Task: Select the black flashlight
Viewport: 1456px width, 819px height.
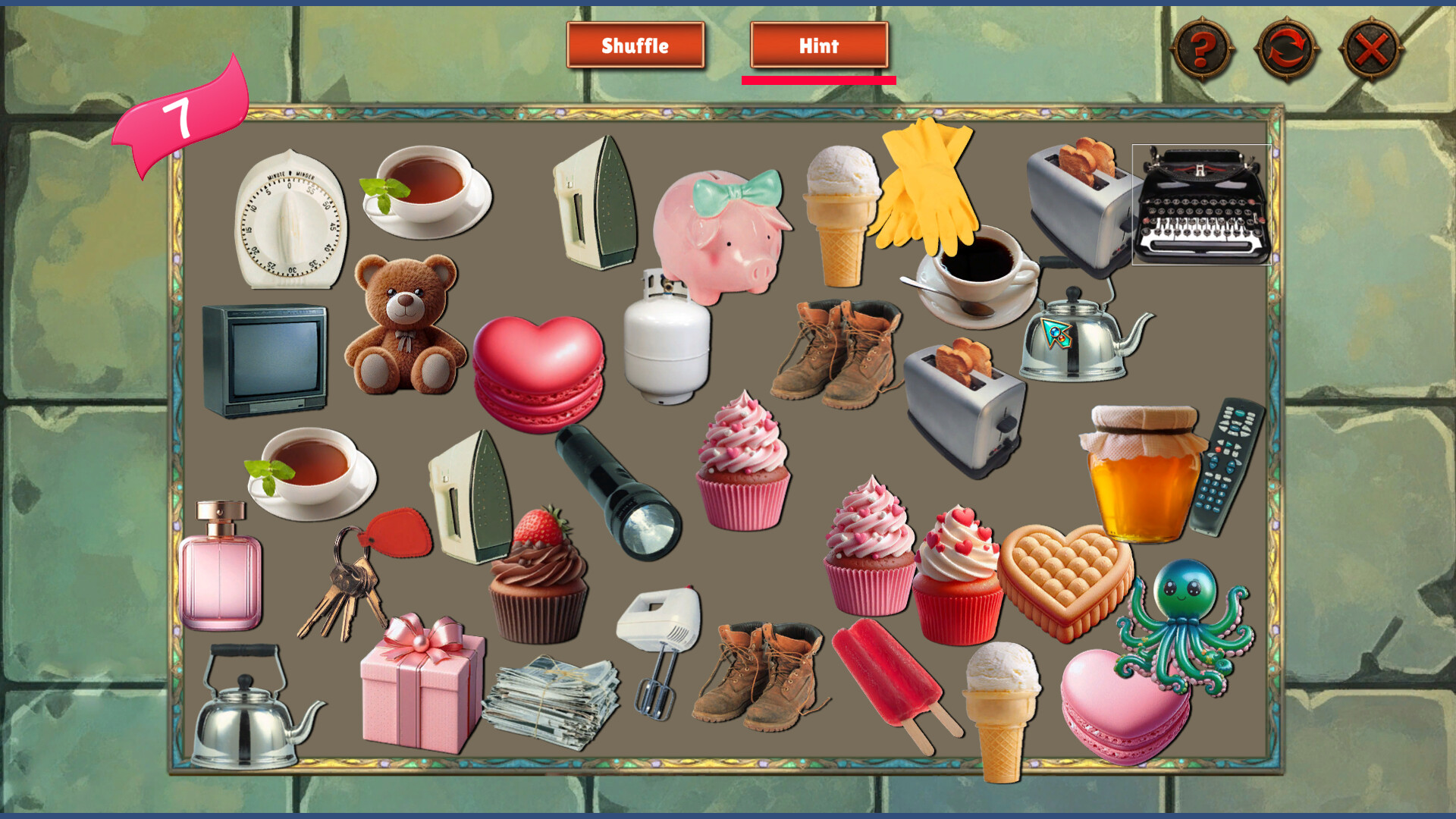Action: click(x=614, y=485)
